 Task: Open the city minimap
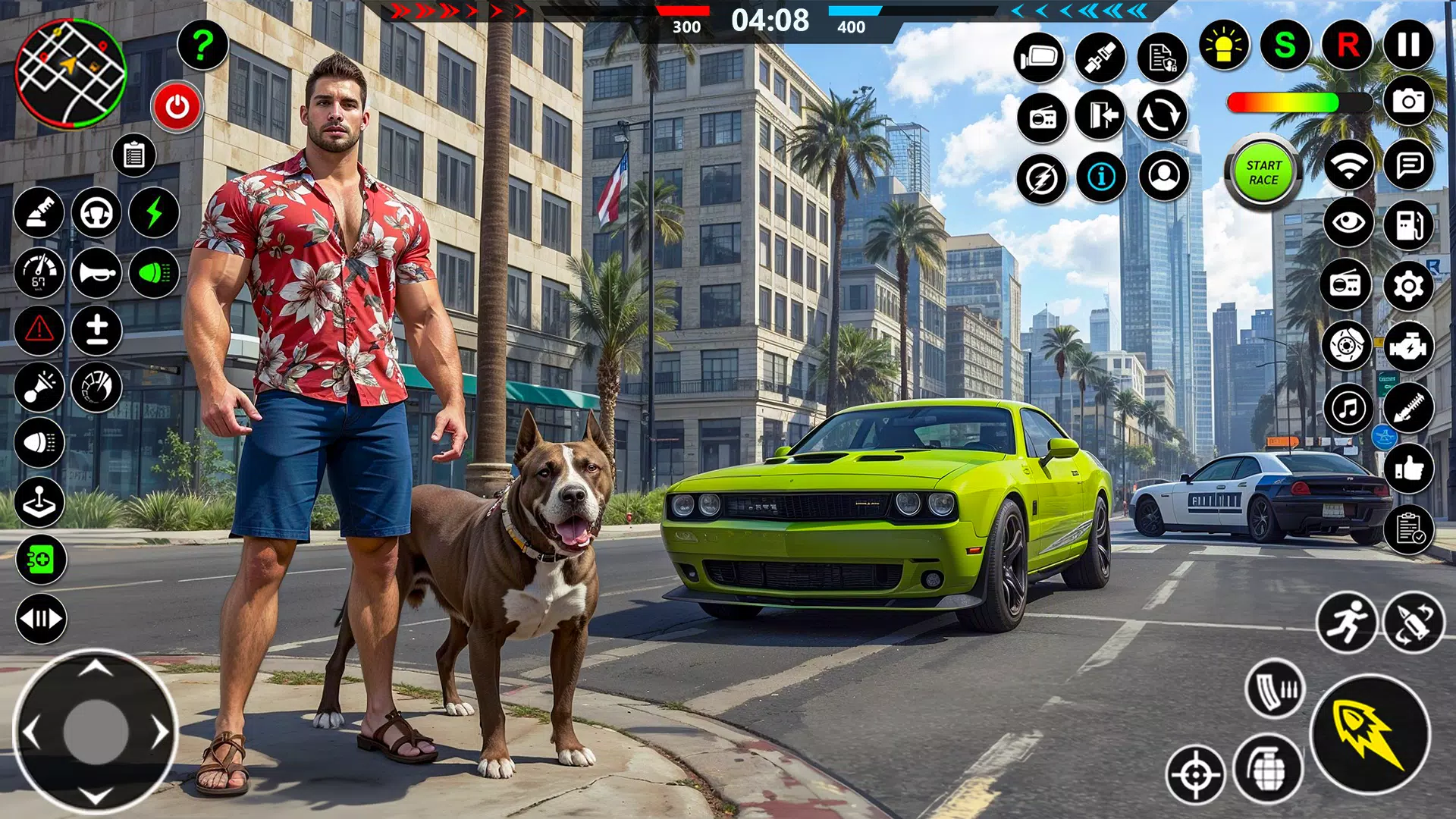pos(71,74)
